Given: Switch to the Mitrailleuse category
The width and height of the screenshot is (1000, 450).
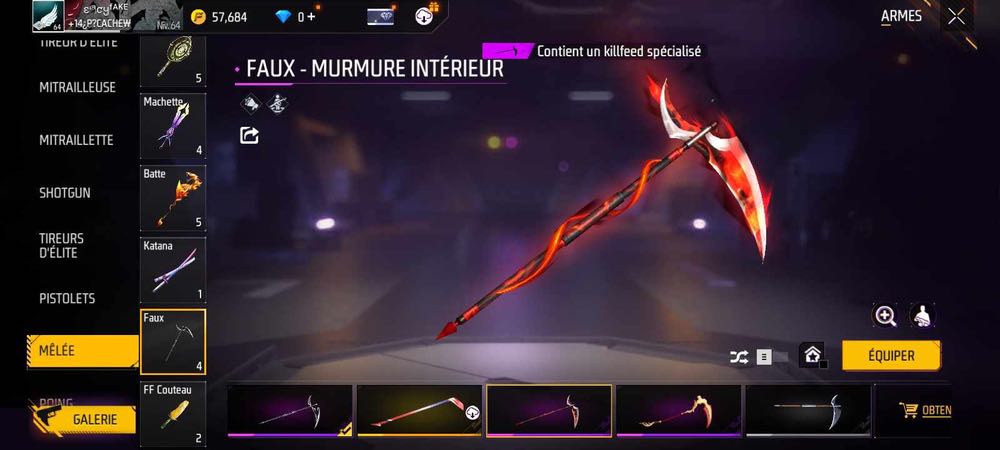Looking at the screenshot, I should (x=77, y=87).
